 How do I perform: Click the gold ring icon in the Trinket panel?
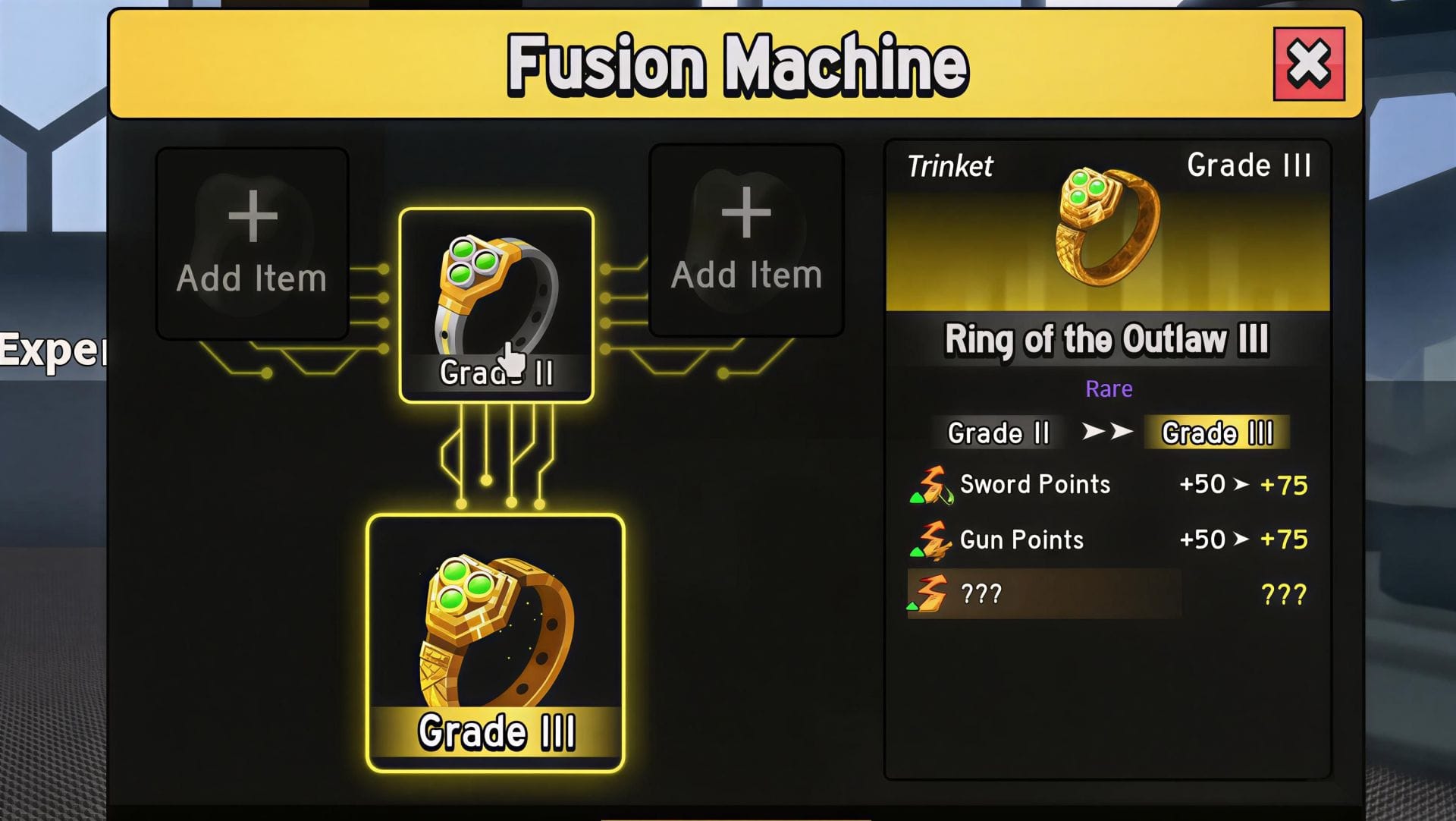1107,228
